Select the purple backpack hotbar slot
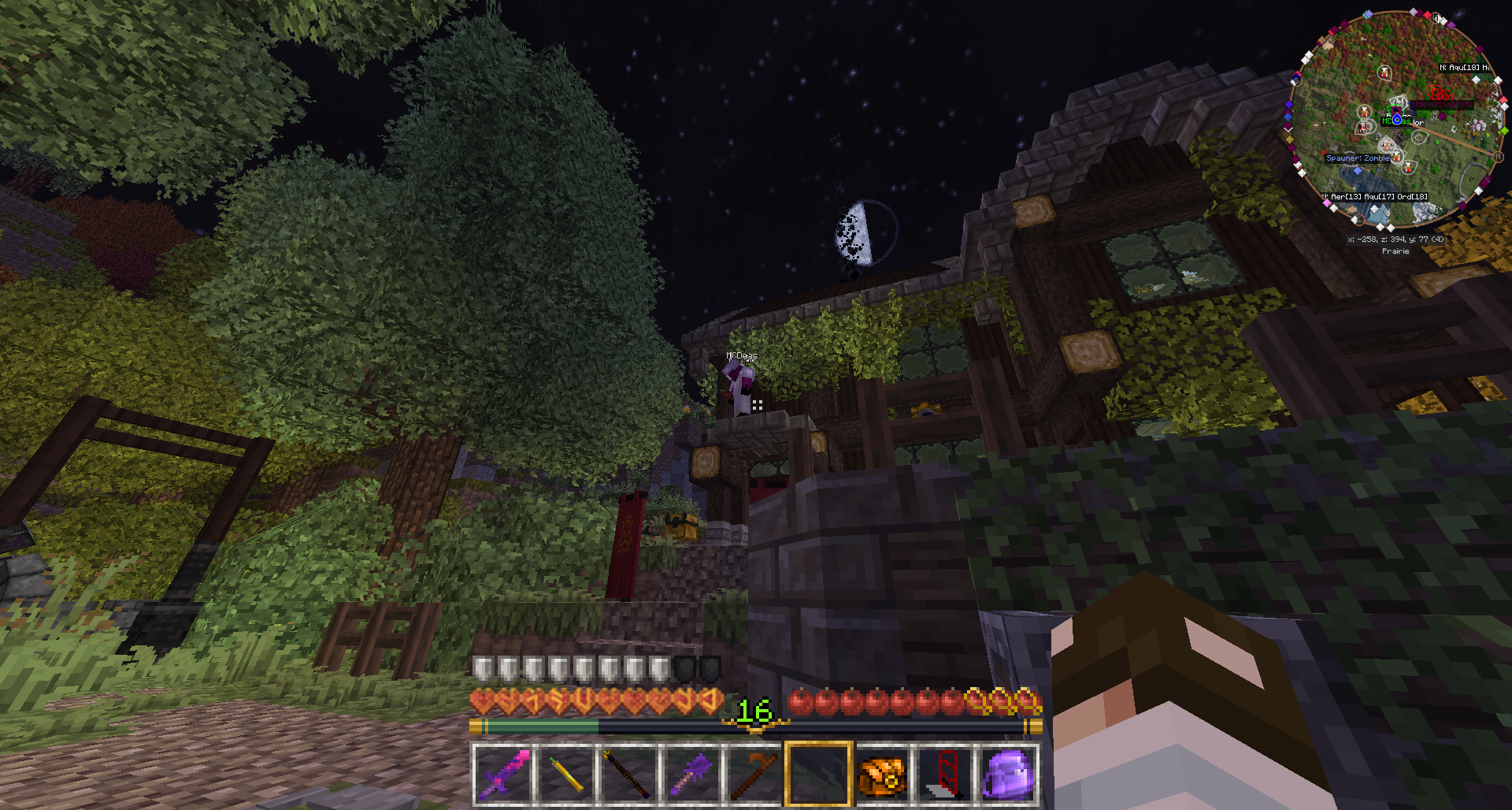Image resolution: width=1512 pixels, height=810 pixels. (x=1007, y=773)
